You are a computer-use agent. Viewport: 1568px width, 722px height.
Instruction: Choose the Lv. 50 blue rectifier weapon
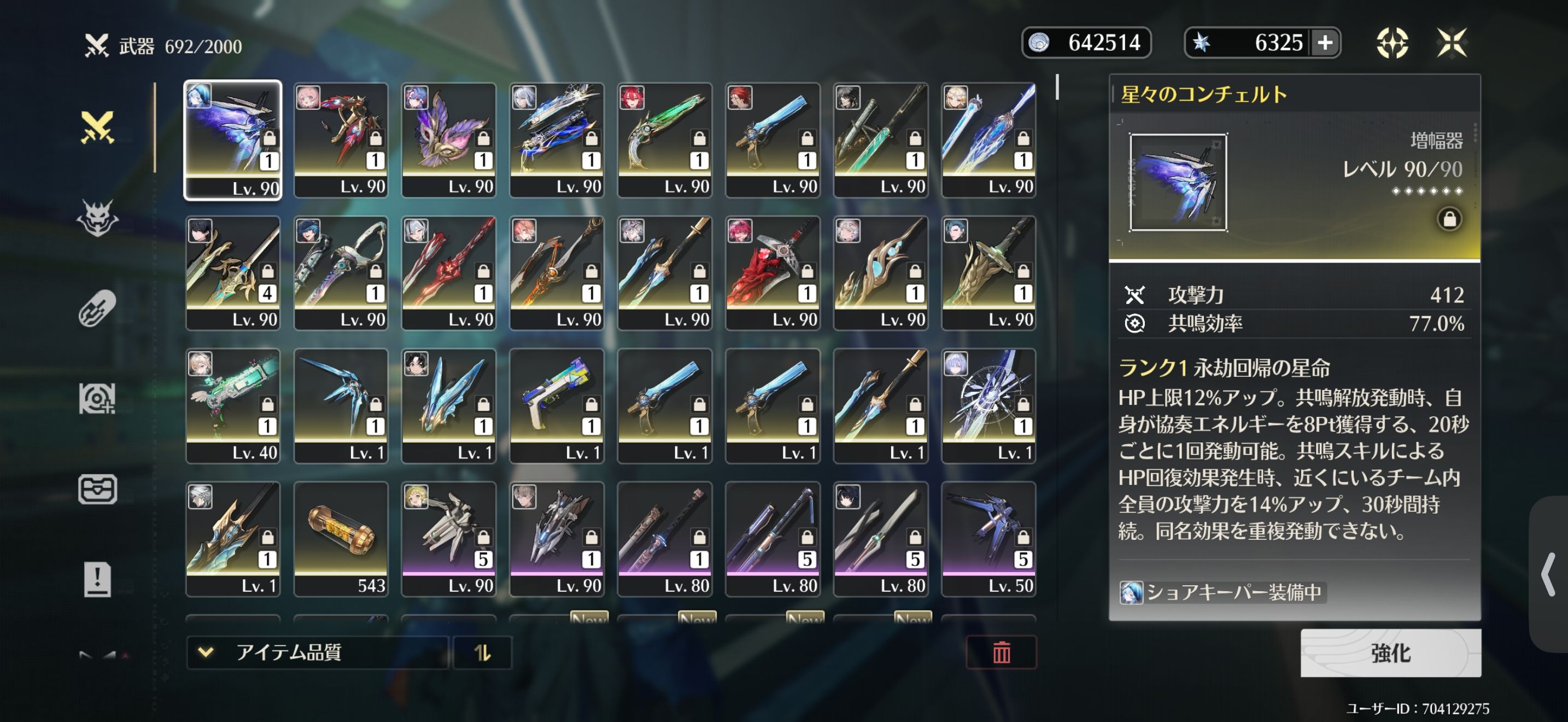click(988, 538)
